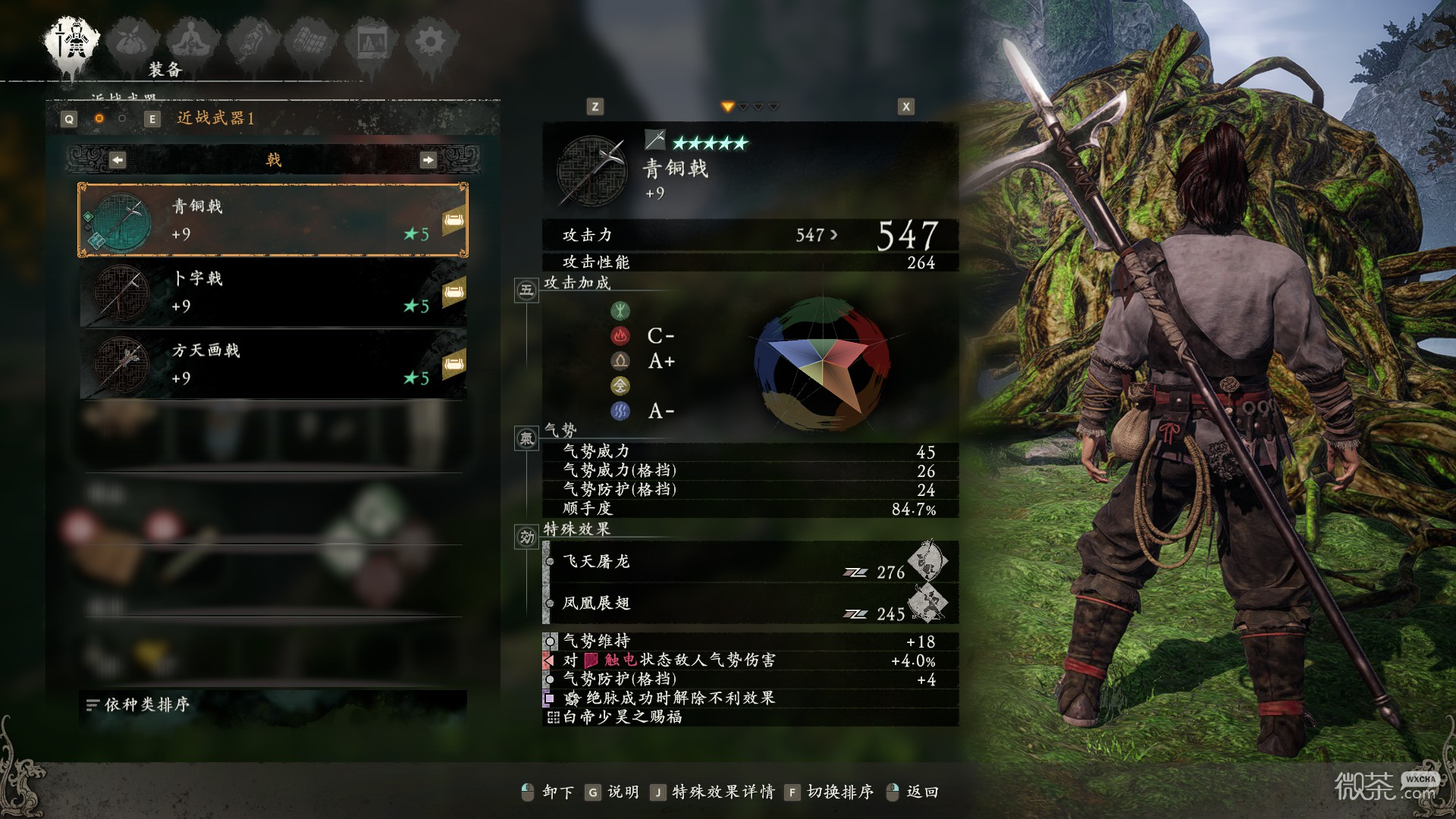Switch to the X tab
The width and height of the screenshot is (1456, 819).
pos(905,107)
